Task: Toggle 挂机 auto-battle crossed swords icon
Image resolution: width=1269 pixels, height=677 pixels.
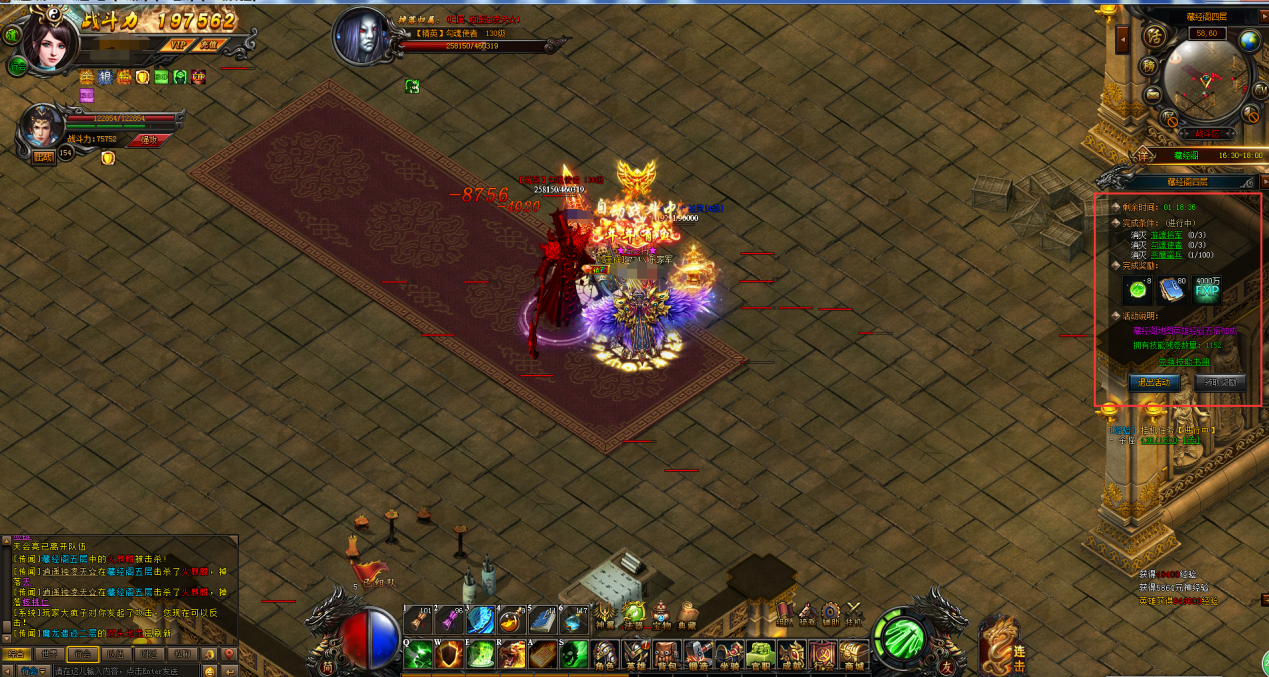Action: (854, 613)
